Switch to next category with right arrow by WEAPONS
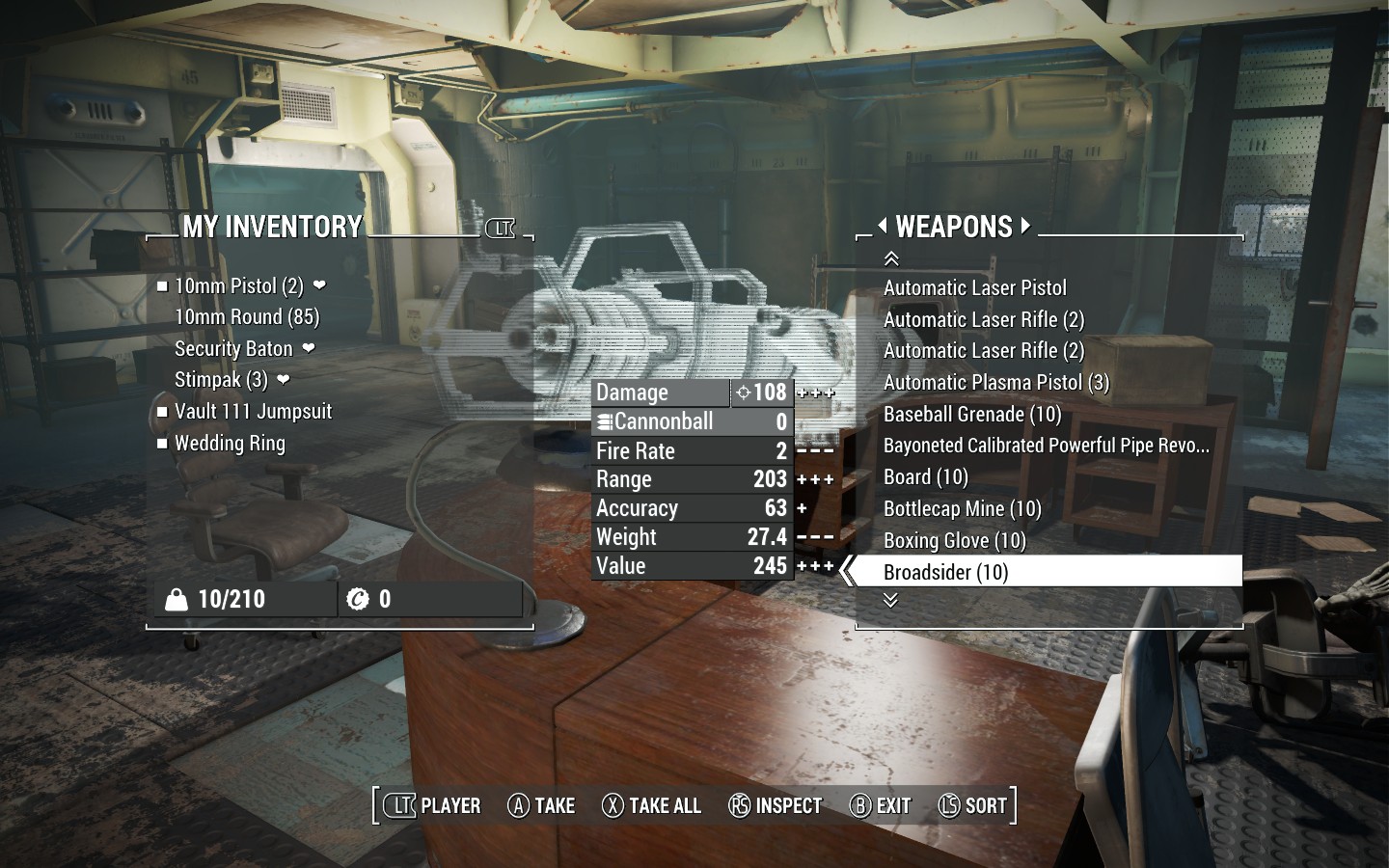 (1025, 227)
